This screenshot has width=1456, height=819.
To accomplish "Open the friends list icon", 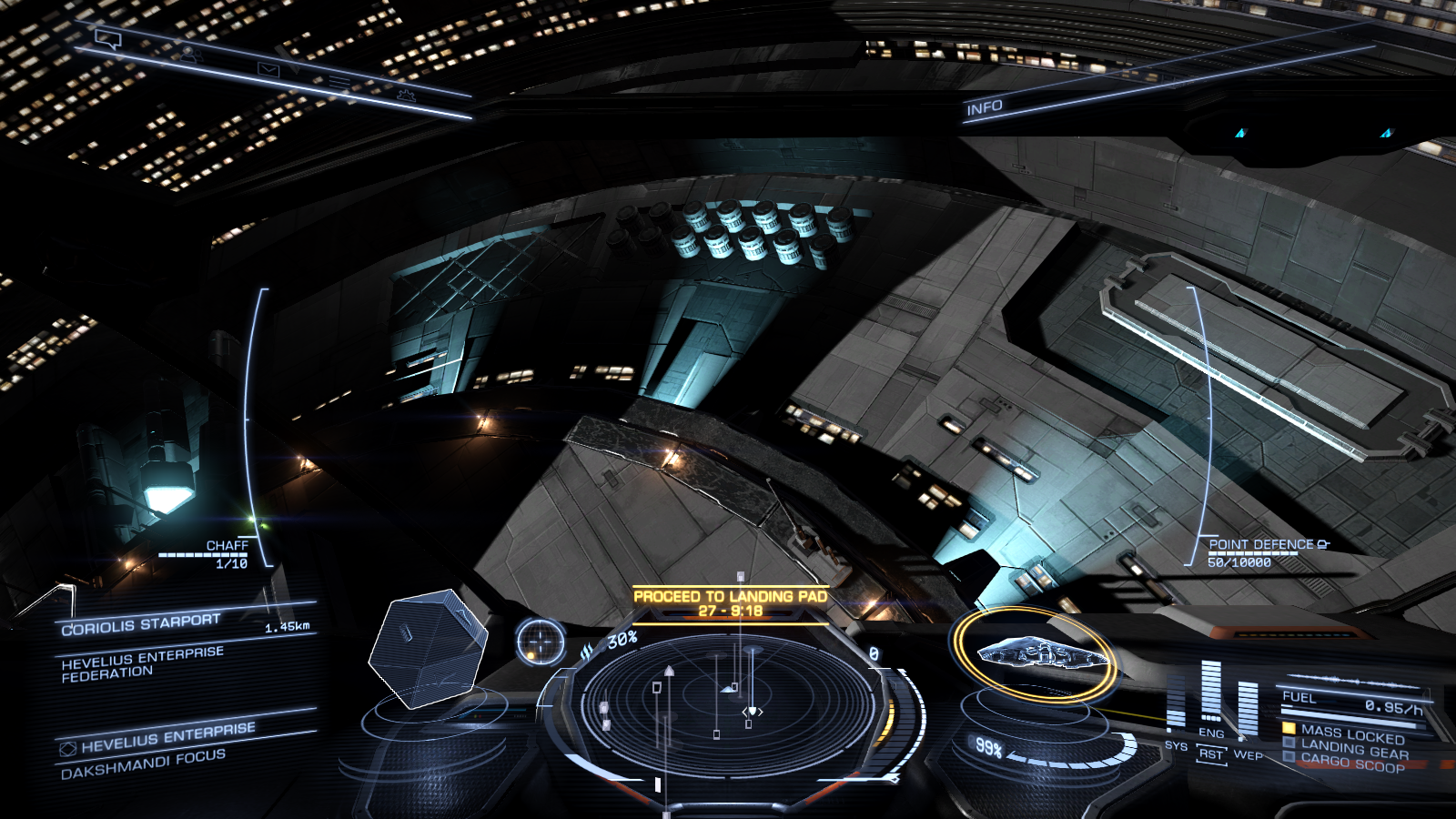I will point(188,55).
